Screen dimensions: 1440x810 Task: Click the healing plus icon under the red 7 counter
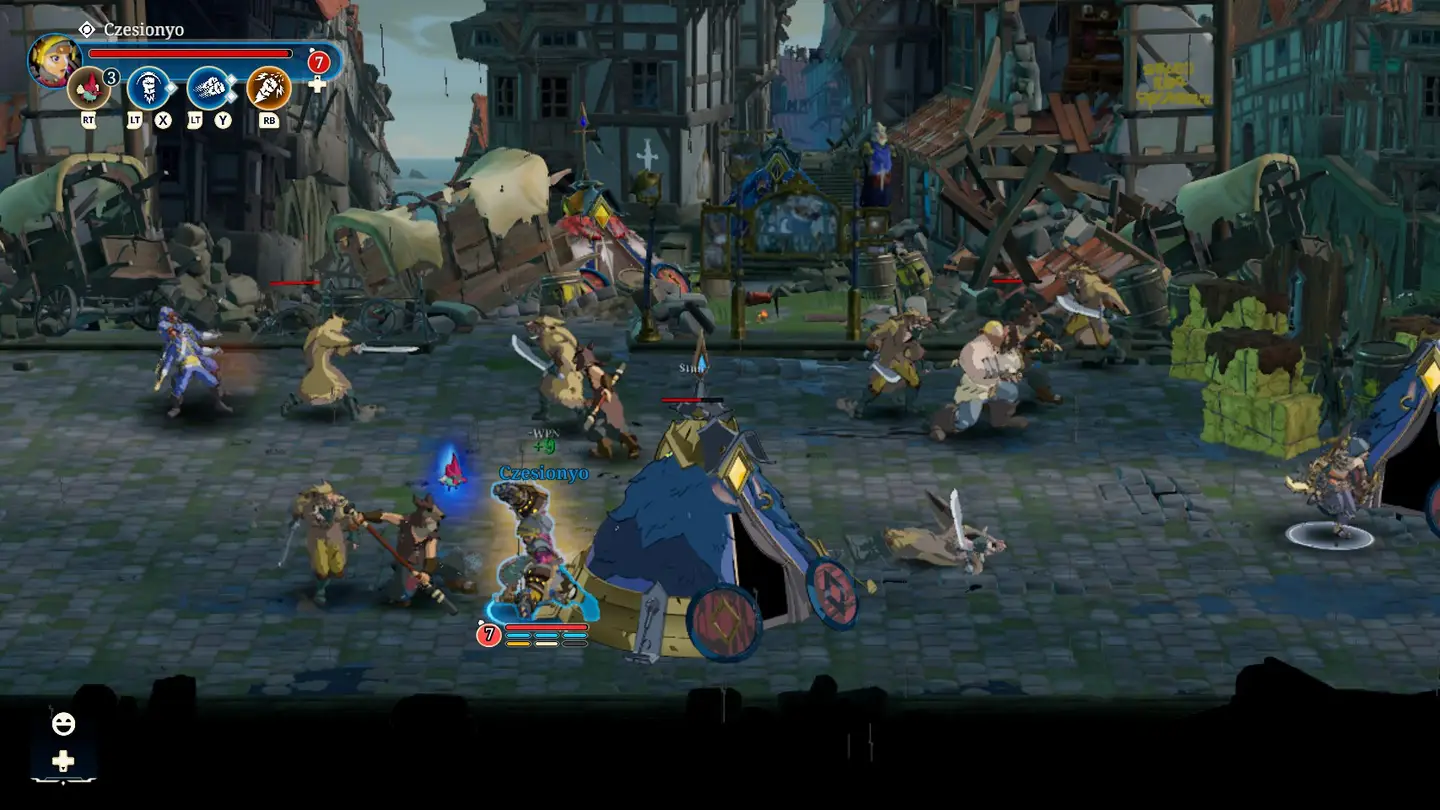(318, 84)
